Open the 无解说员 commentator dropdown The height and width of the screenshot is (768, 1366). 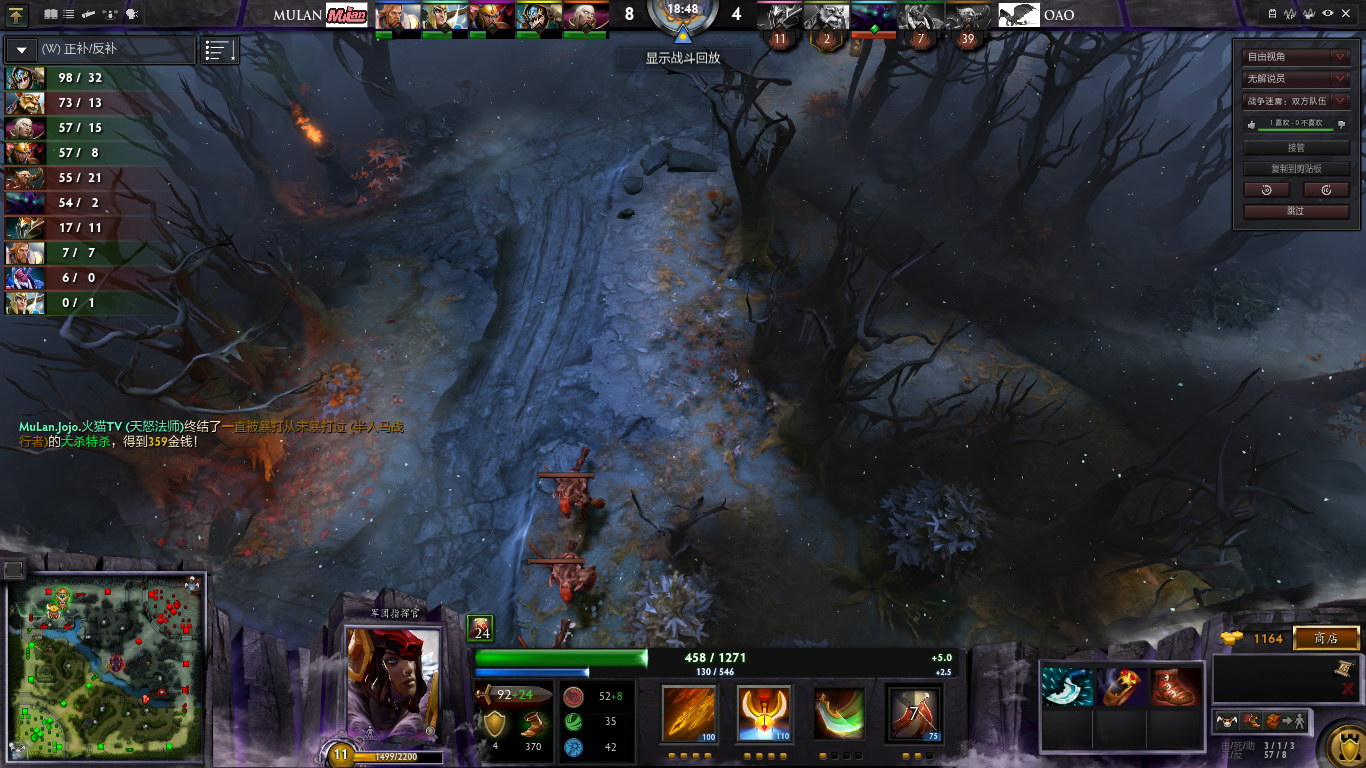pos(1296,78)
